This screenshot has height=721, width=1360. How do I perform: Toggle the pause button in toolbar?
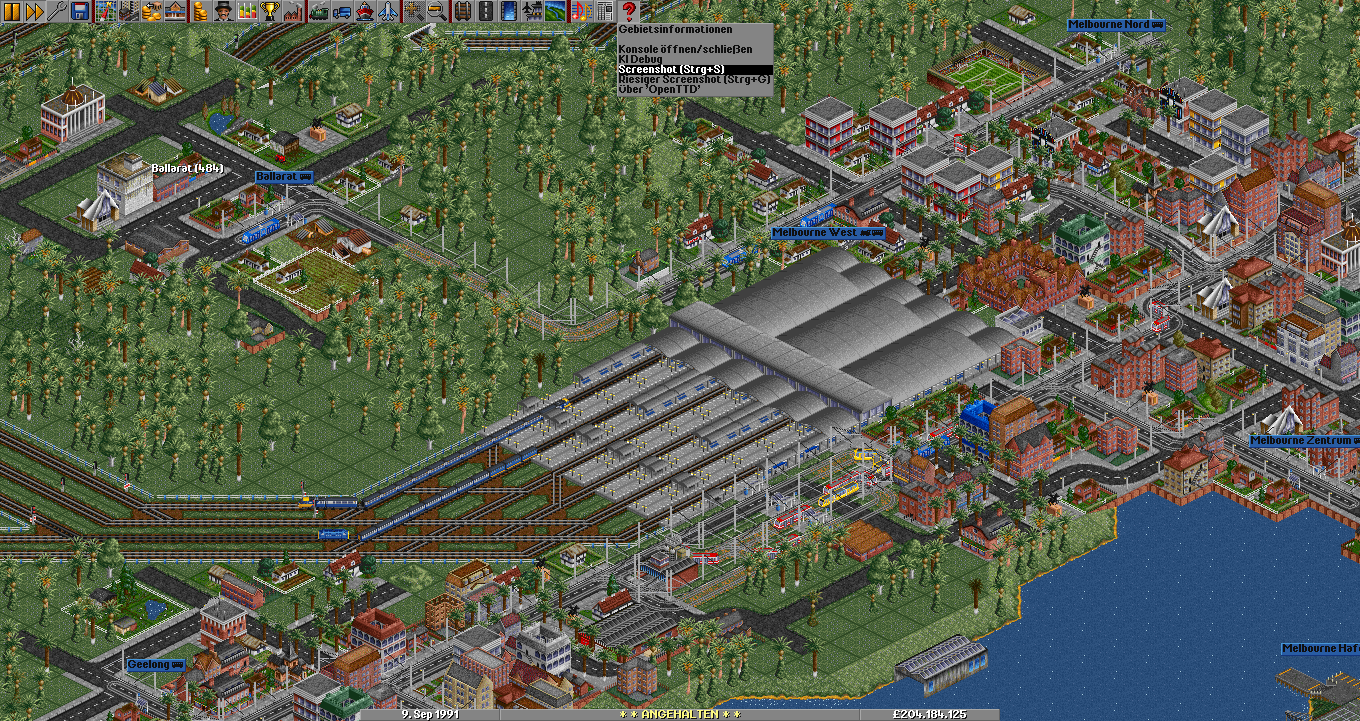click(x=12, y=12)
